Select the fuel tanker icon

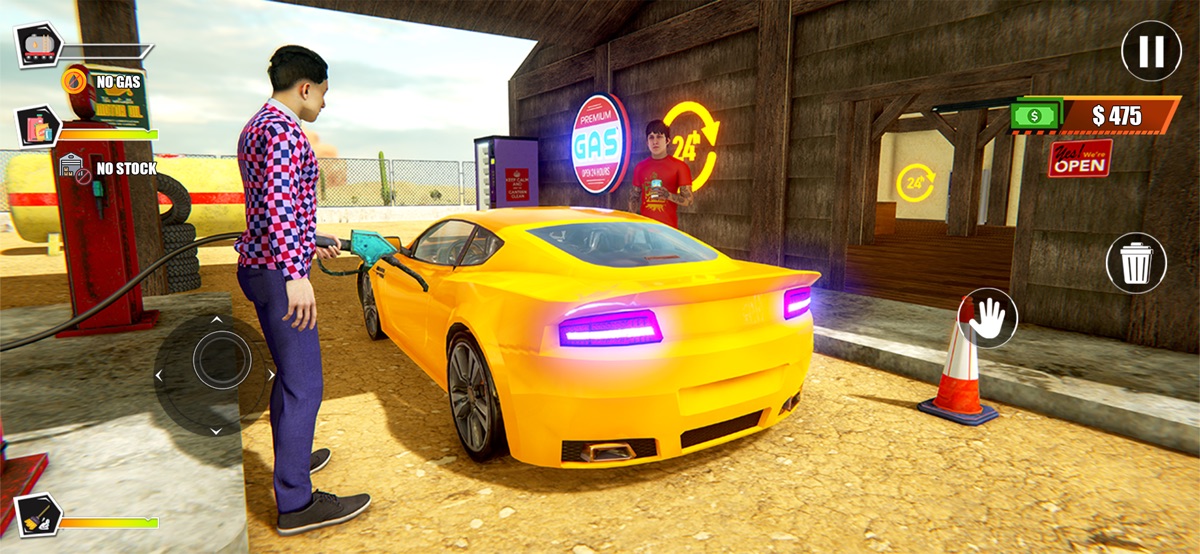[x=39, y=45]
